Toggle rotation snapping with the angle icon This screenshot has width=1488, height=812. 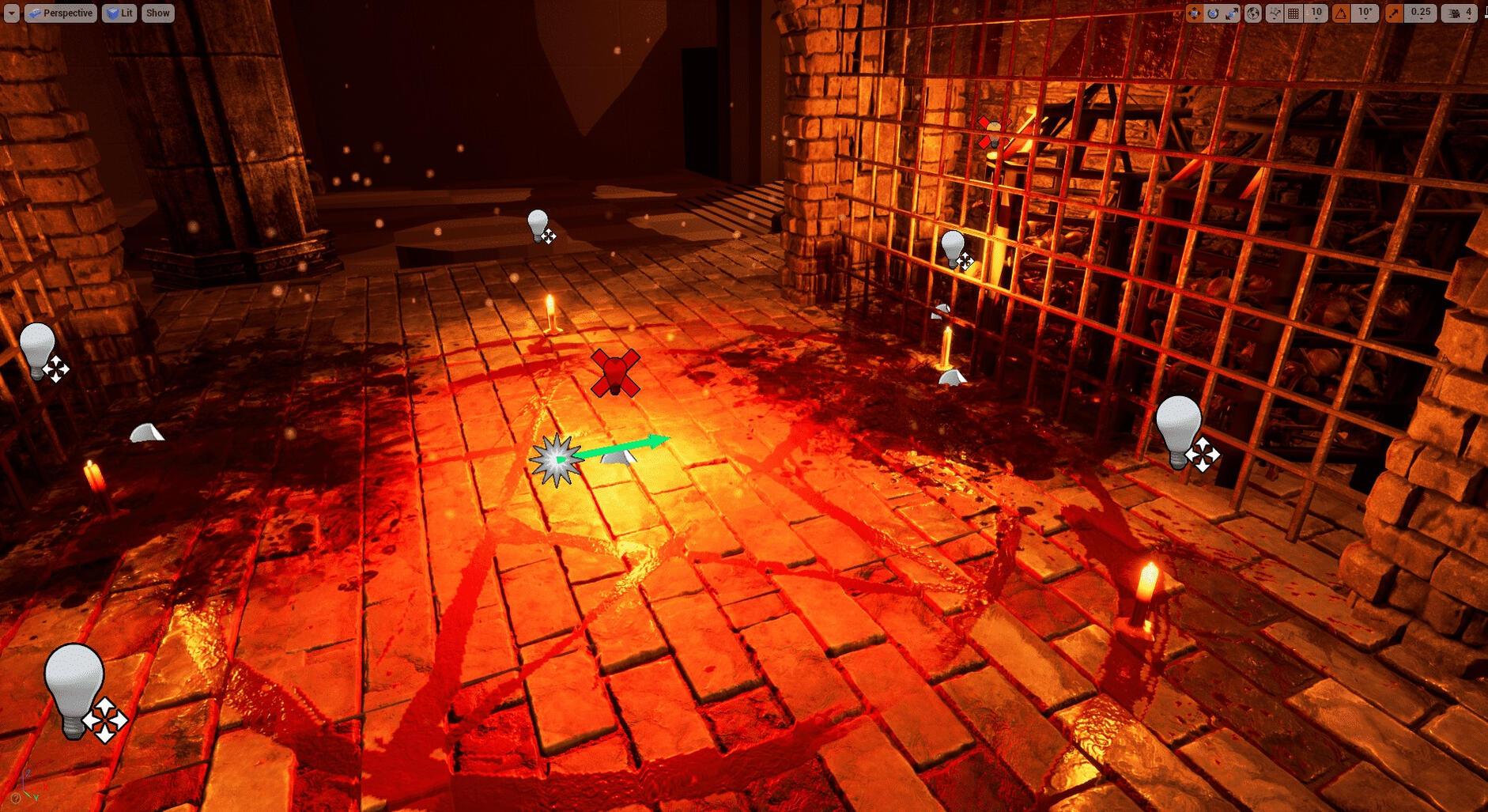pyautogui.click(x=1341, y=13)
